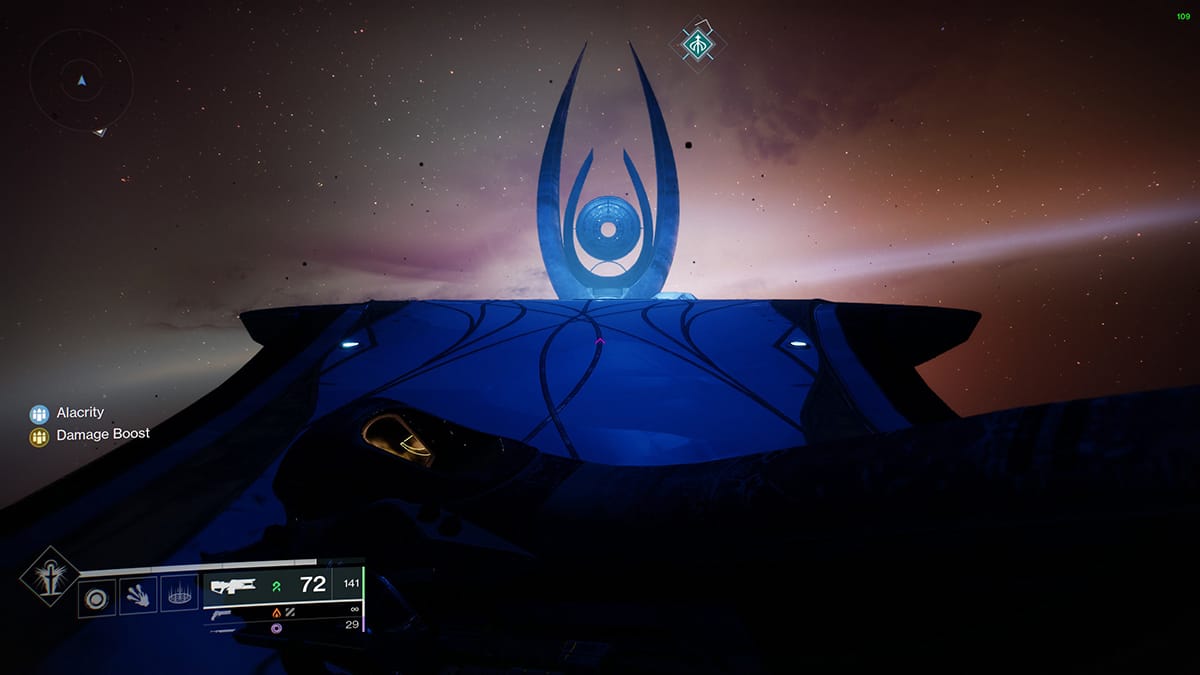Use the melee hand ability icon
The image size is (1200, 675).
pyautogui.click(x=138, y=597)
